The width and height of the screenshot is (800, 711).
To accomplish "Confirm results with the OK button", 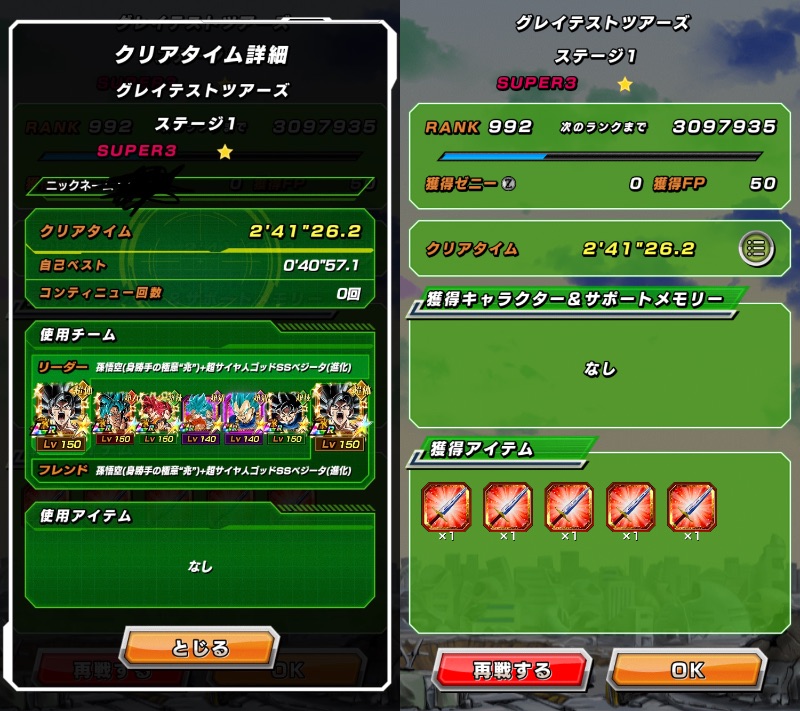I will pyautogui.click(x=686, y=670).
